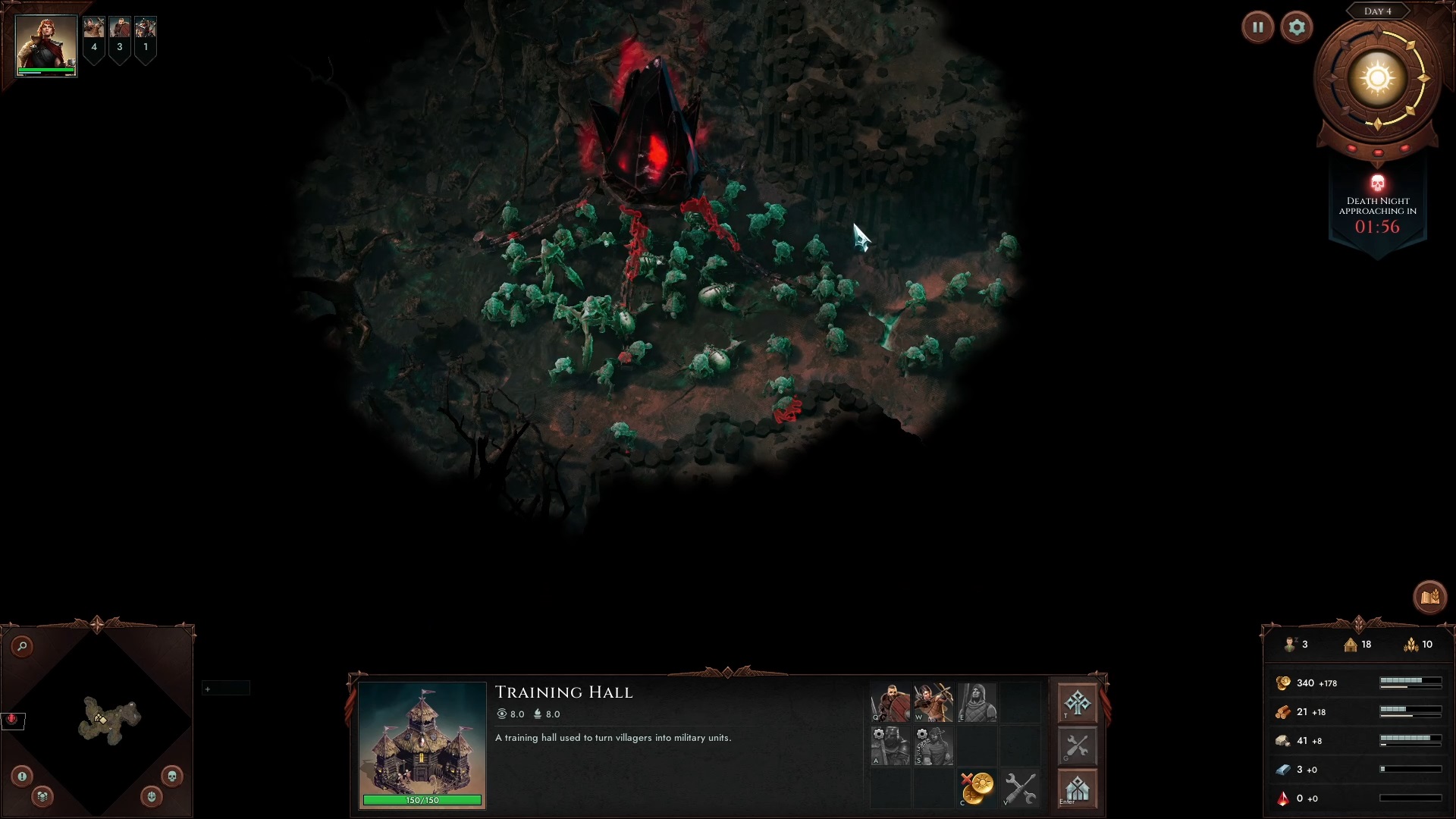Select the red-haired hero portrait

pos(46,45)
